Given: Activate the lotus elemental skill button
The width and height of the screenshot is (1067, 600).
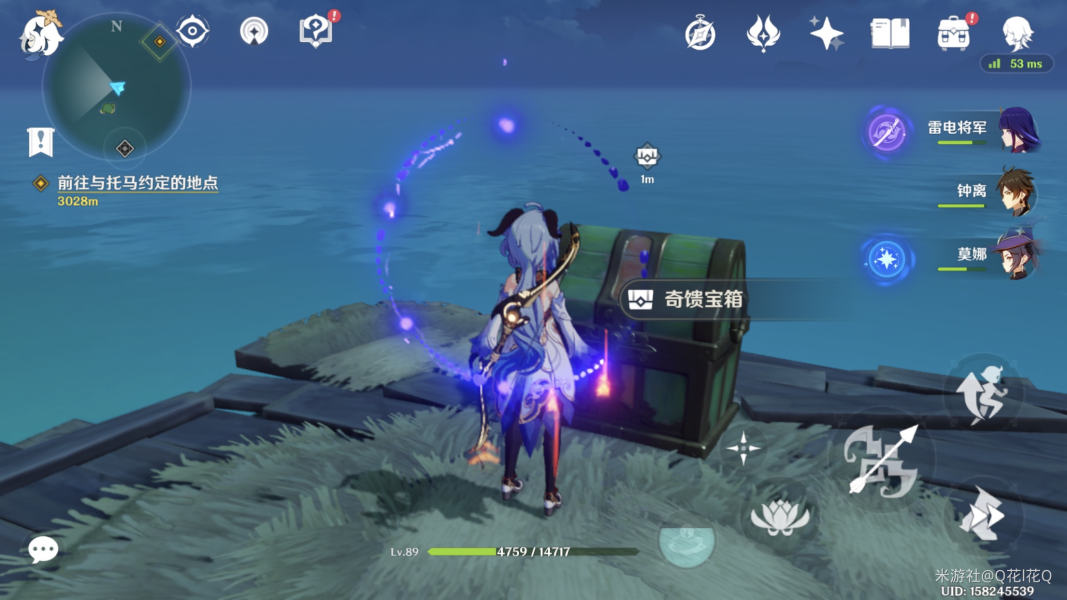Looking at the screenshot, I should pyautogui.click(x=778, y=515).
